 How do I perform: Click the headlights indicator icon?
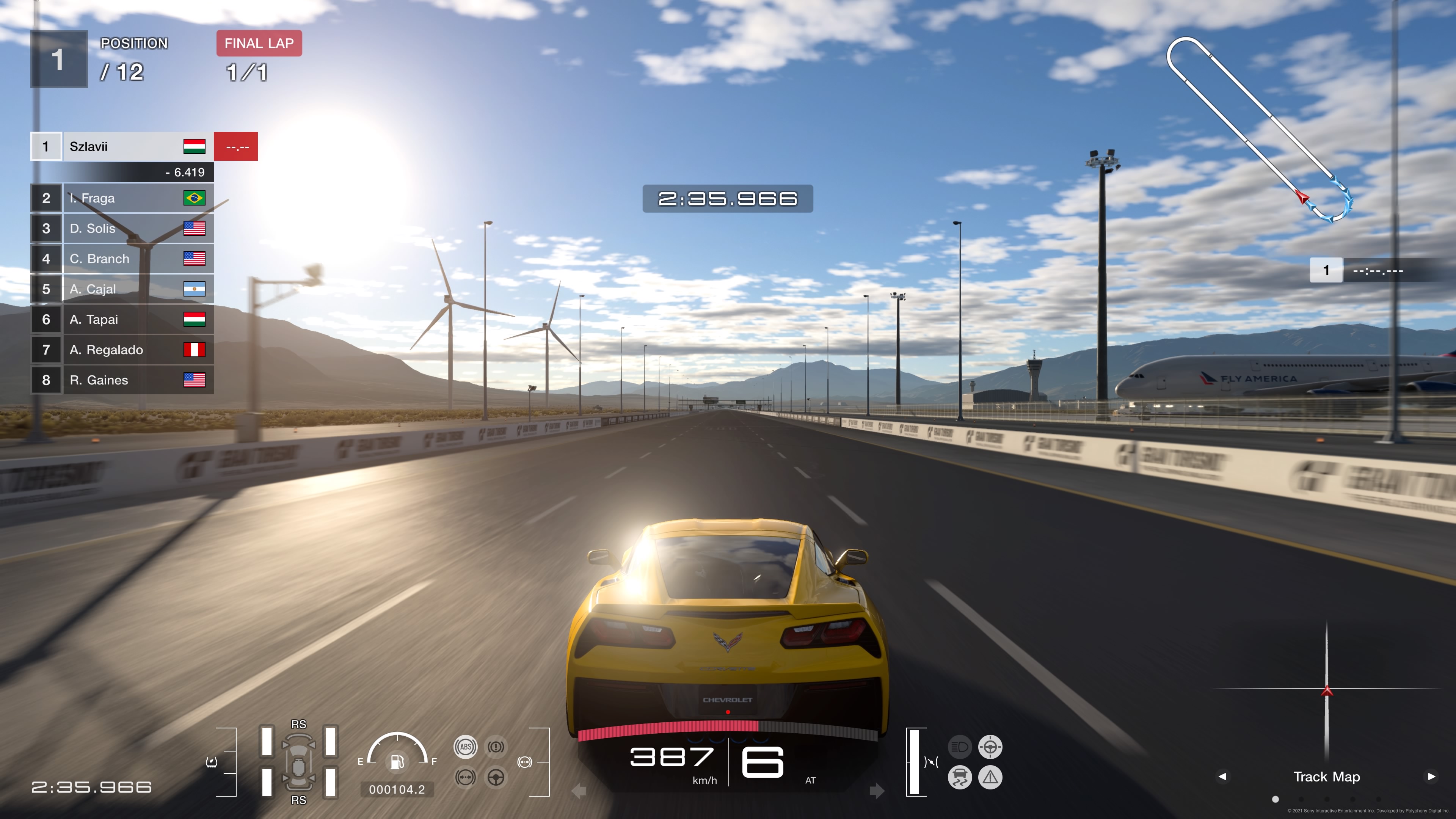[959, 747]
